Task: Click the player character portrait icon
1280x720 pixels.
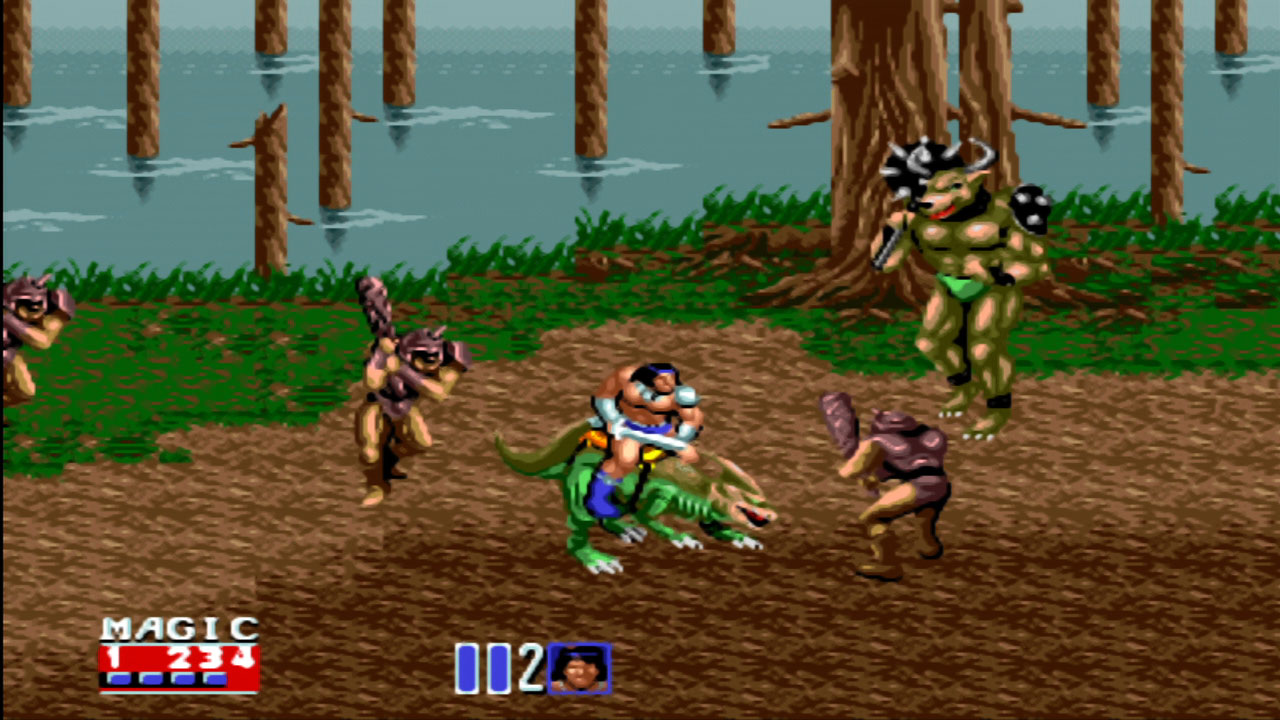Action: [x=578, y=672]
